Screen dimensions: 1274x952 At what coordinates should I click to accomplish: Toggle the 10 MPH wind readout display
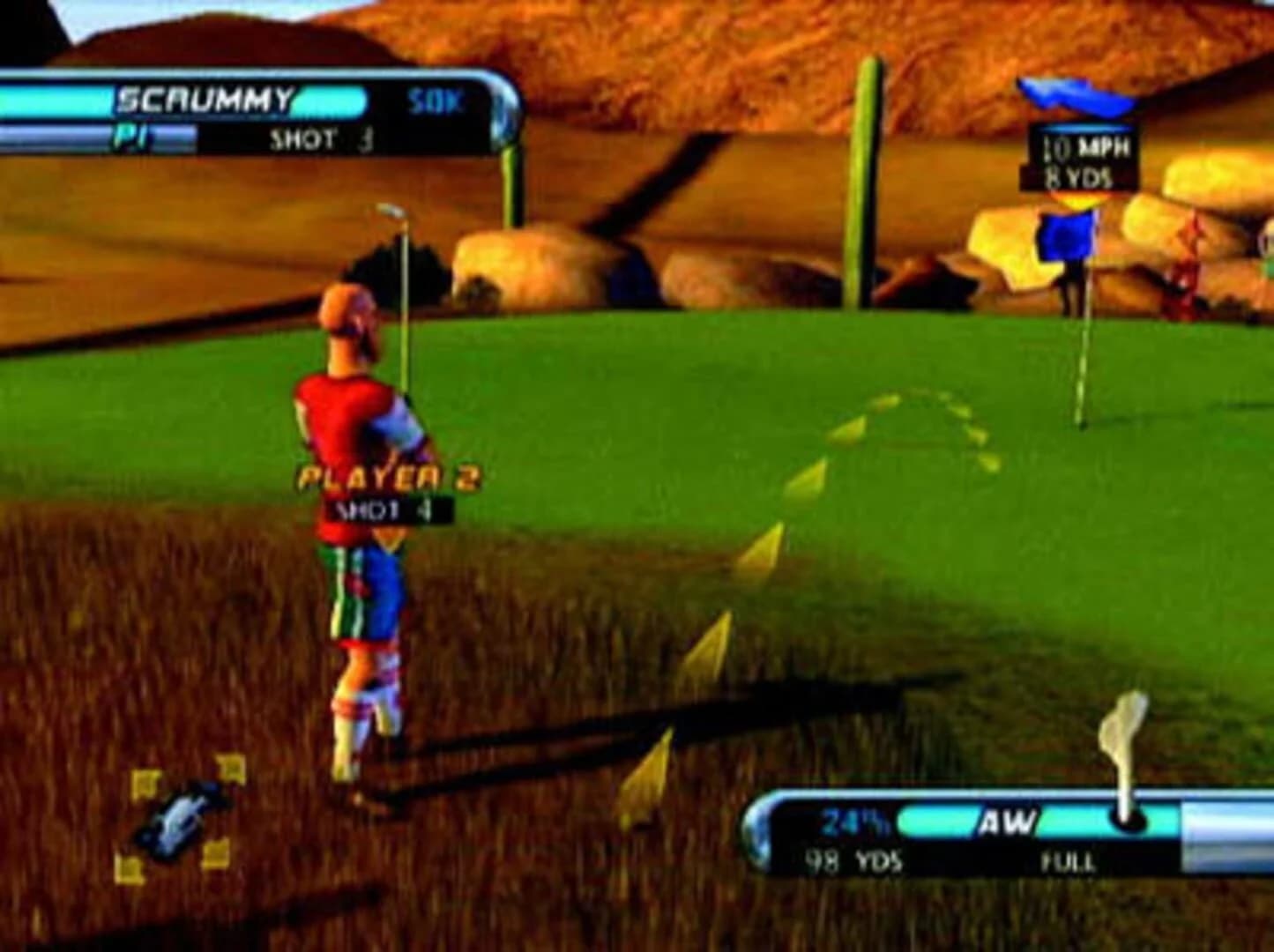coord(1077,148)
